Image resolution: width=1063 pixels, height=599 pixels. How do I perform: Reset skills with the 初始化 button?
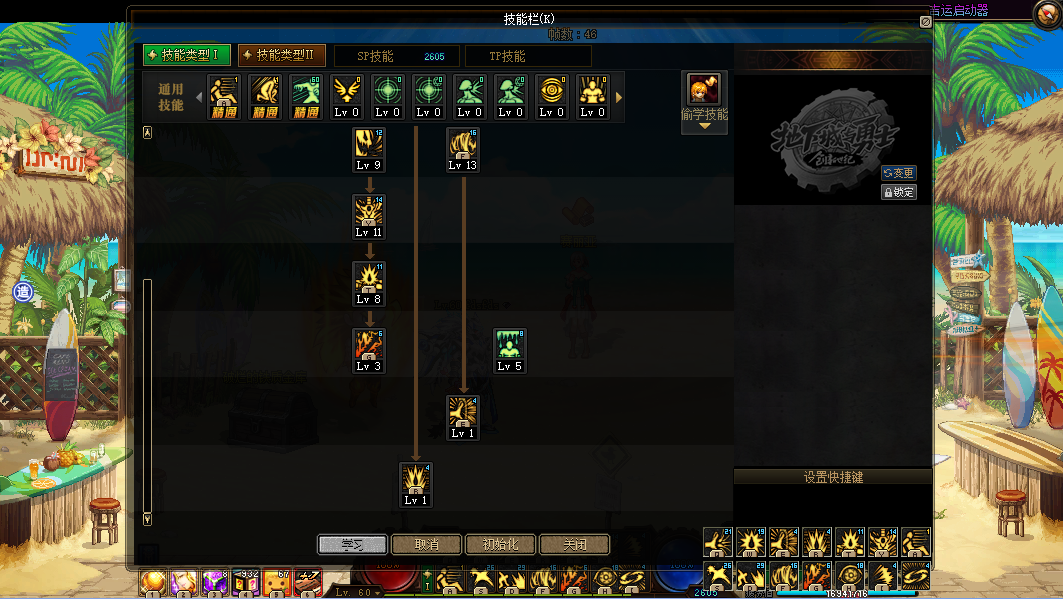pyautogui.click(x=500, y=545)
